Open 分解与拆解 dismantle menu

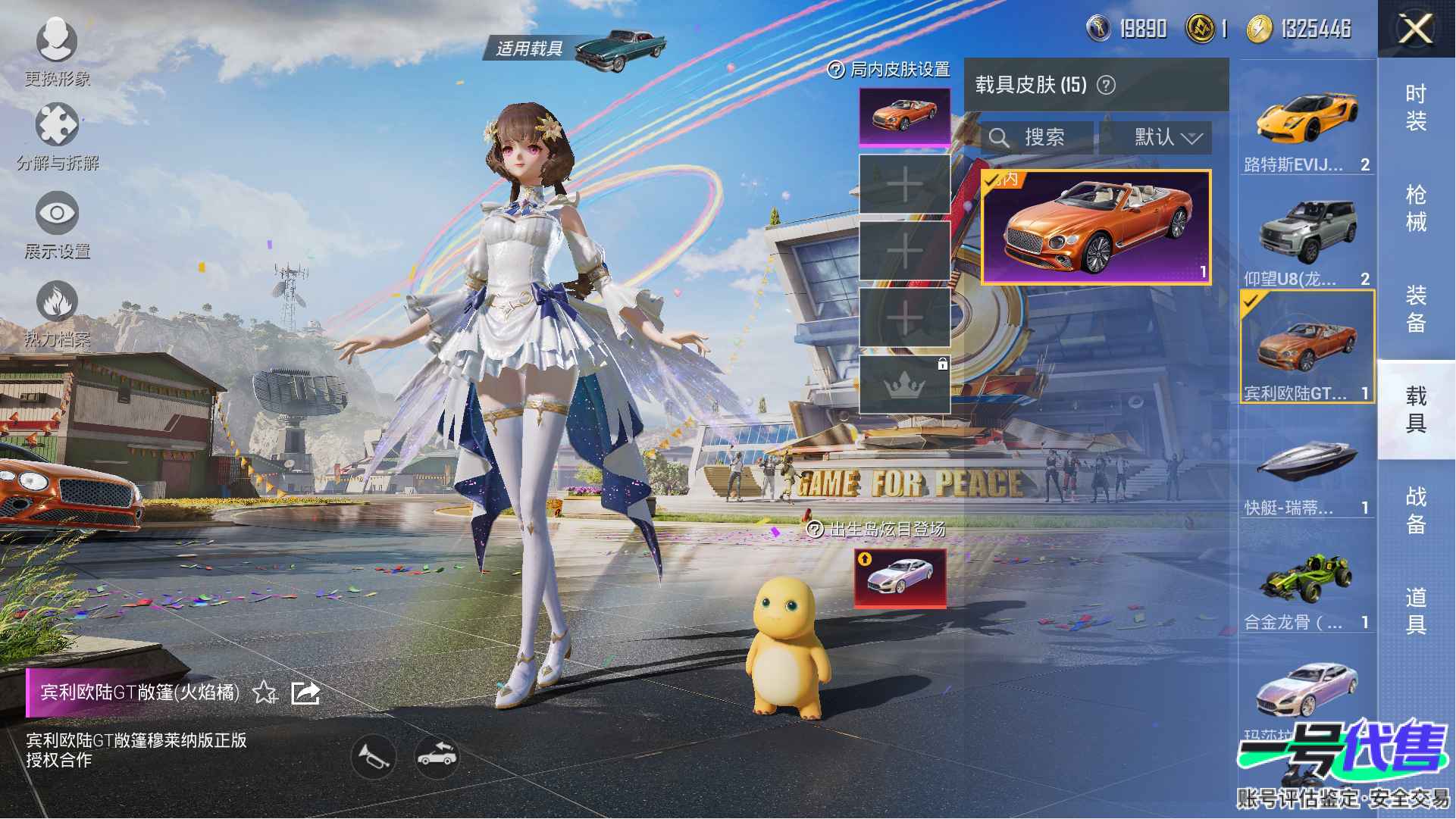click(57, 135)
